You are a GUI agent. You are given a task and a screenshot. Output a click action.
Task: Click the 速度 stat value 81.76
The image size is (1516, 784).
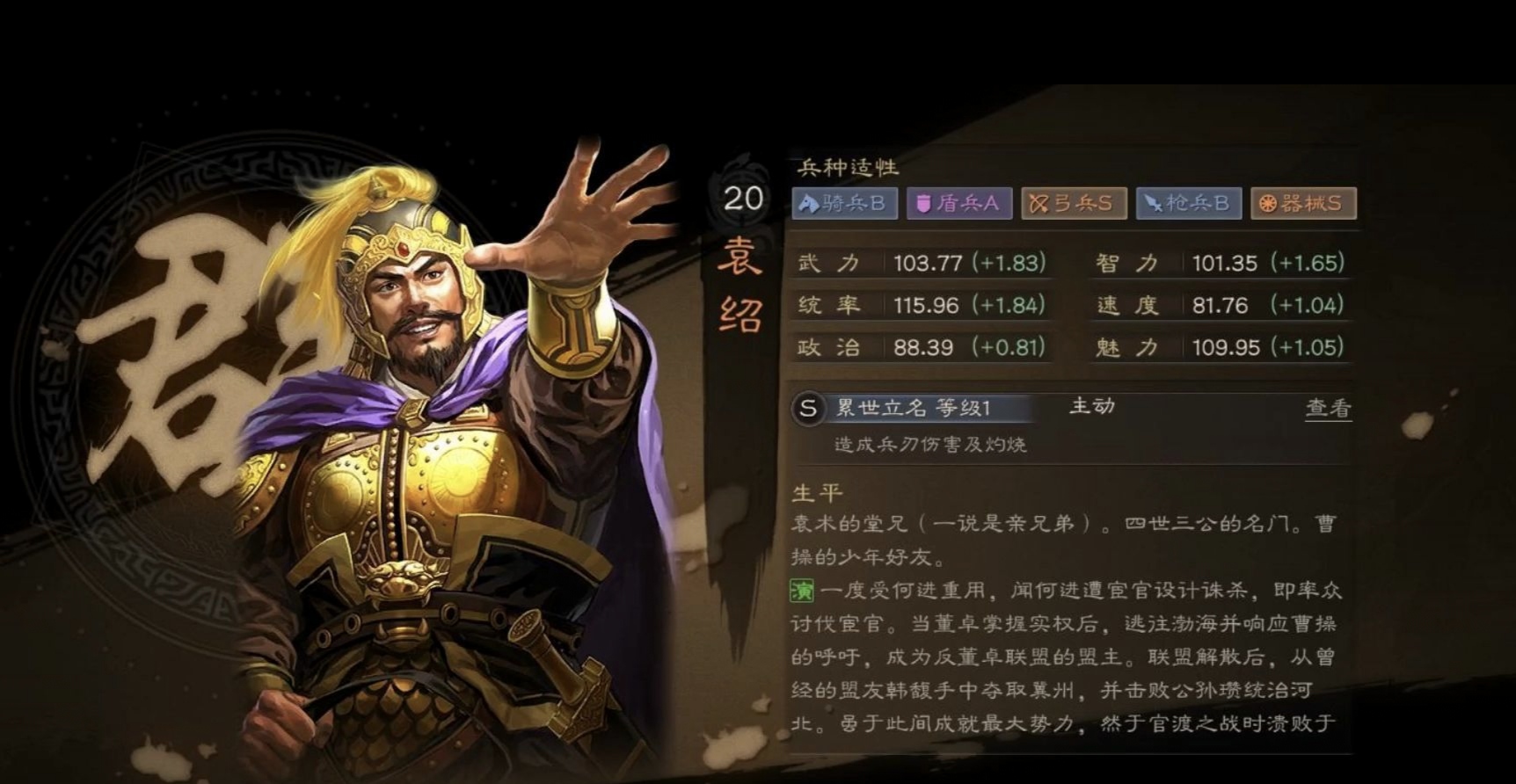tap(1221, 305)
